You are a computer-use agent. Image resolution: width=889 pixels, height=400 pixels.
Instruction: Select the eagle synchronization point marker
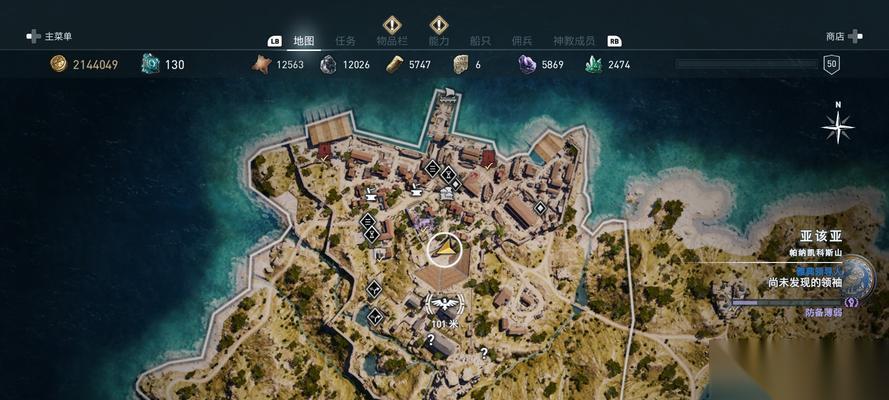click(x=444, y=303)
